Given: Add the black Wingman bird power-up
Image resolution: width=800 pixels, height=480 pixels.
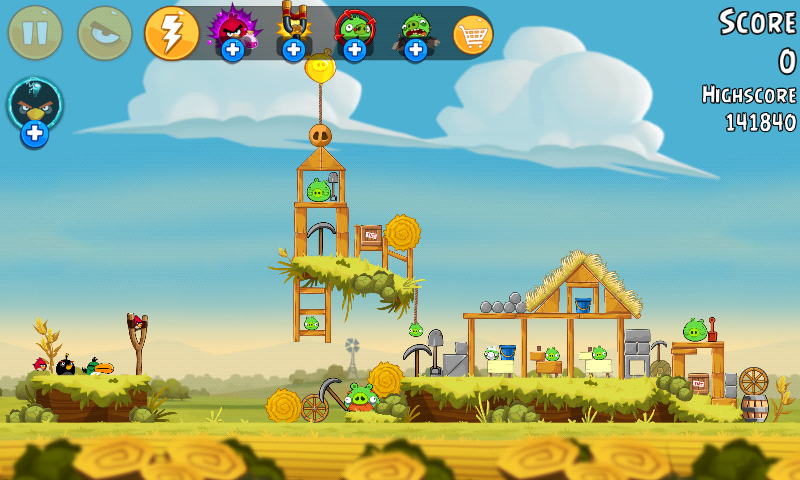Looking at the screenshot, I should (x=35, y=110).
